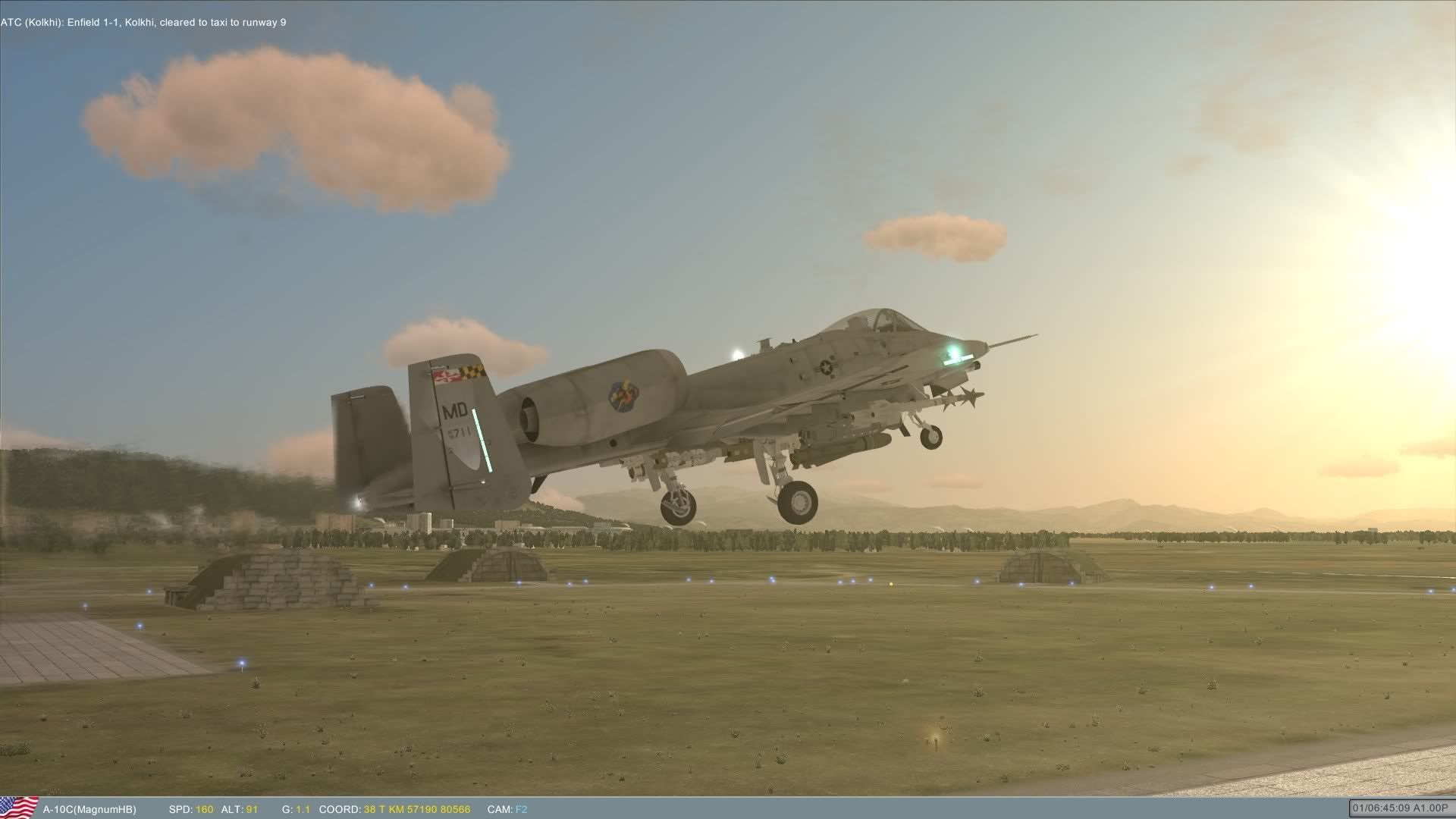Click the A-10C(MagnumHB) aircraft label
Viewport: 1456px width, 819px height.
click(x=91, y=808)
